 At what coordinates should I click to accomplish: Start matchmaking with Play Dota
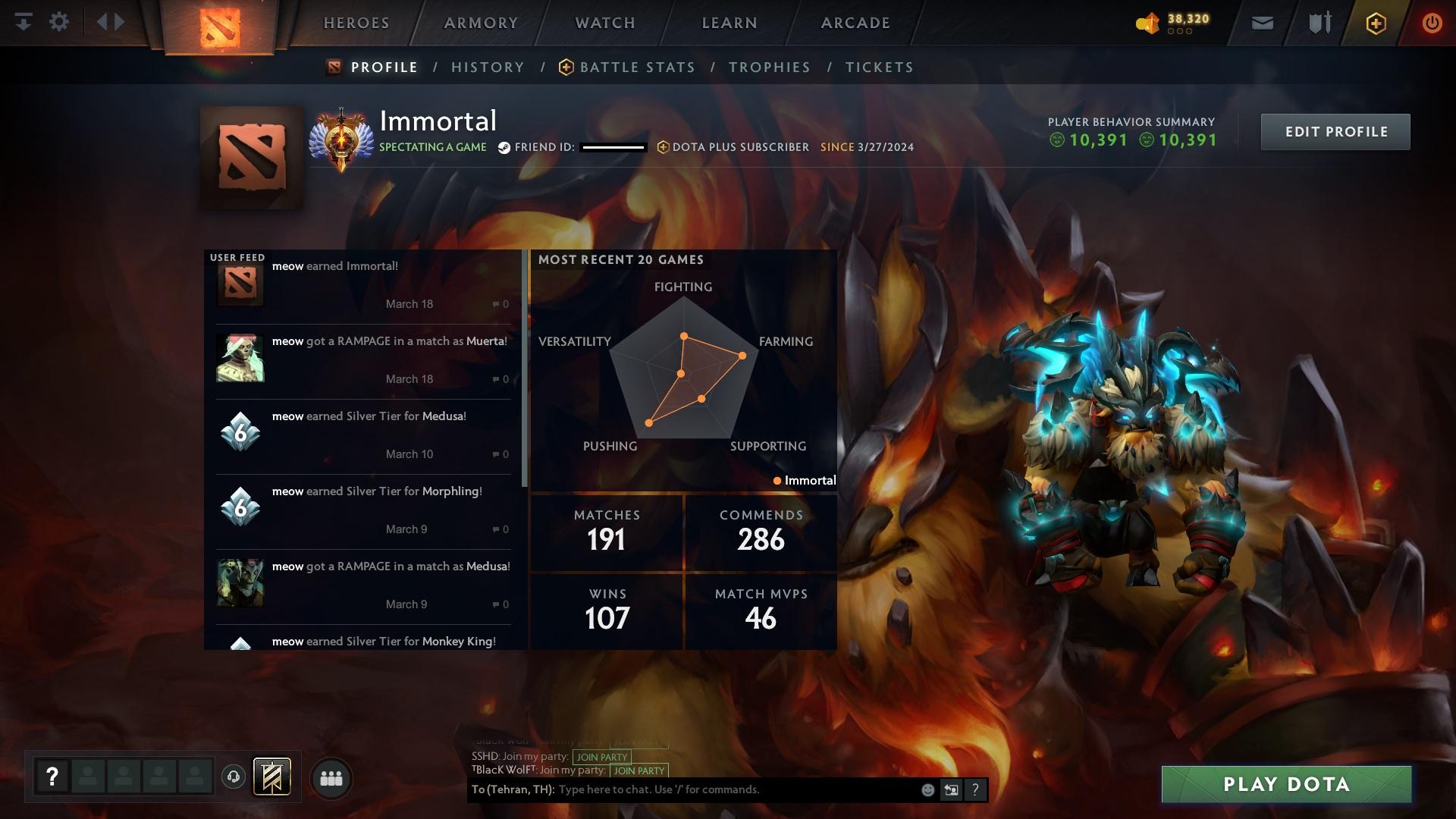click(x=1286, y=784)
